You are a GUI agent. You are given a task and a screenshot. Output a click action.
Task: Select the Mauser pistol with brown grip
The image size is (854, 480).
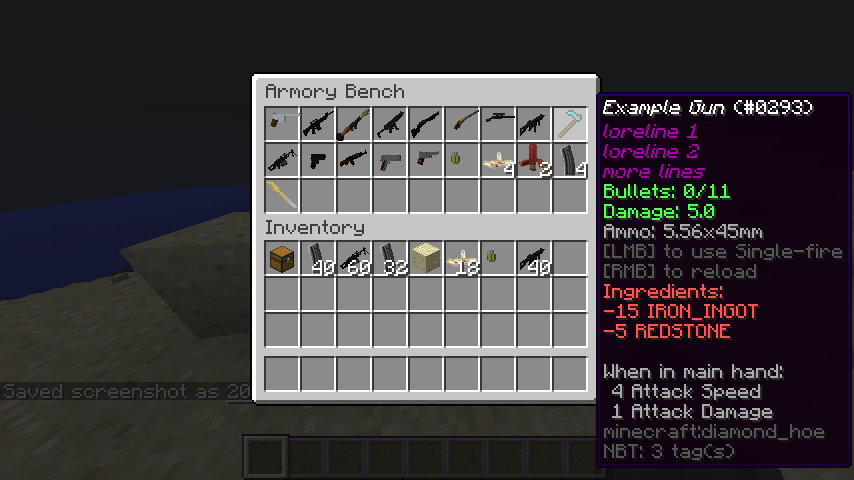[282, 124]
